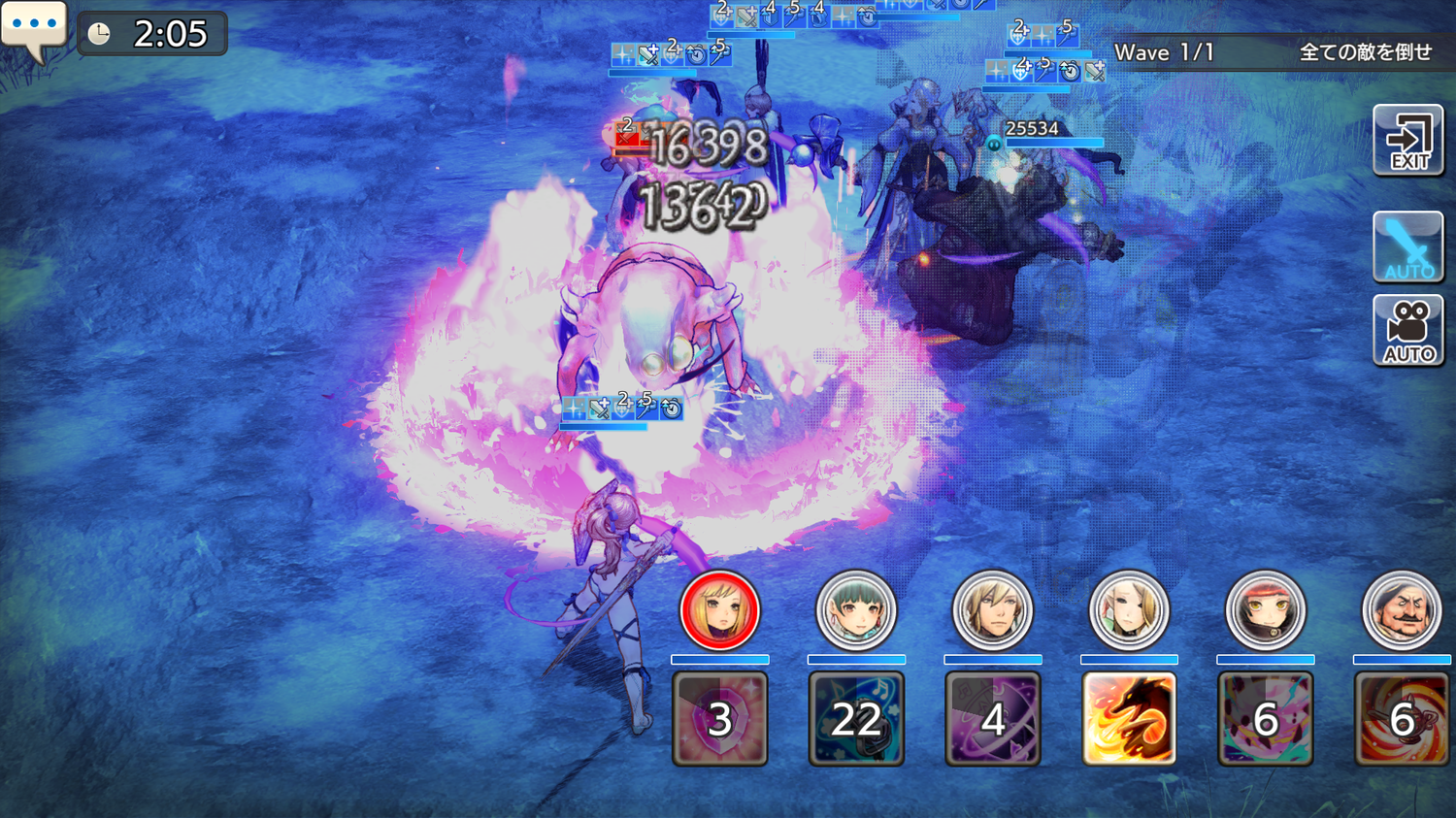This screenshot has height=818, width=1456.
Task: Activate the ready fire dragon skill
Action: tap(1129, 719)
